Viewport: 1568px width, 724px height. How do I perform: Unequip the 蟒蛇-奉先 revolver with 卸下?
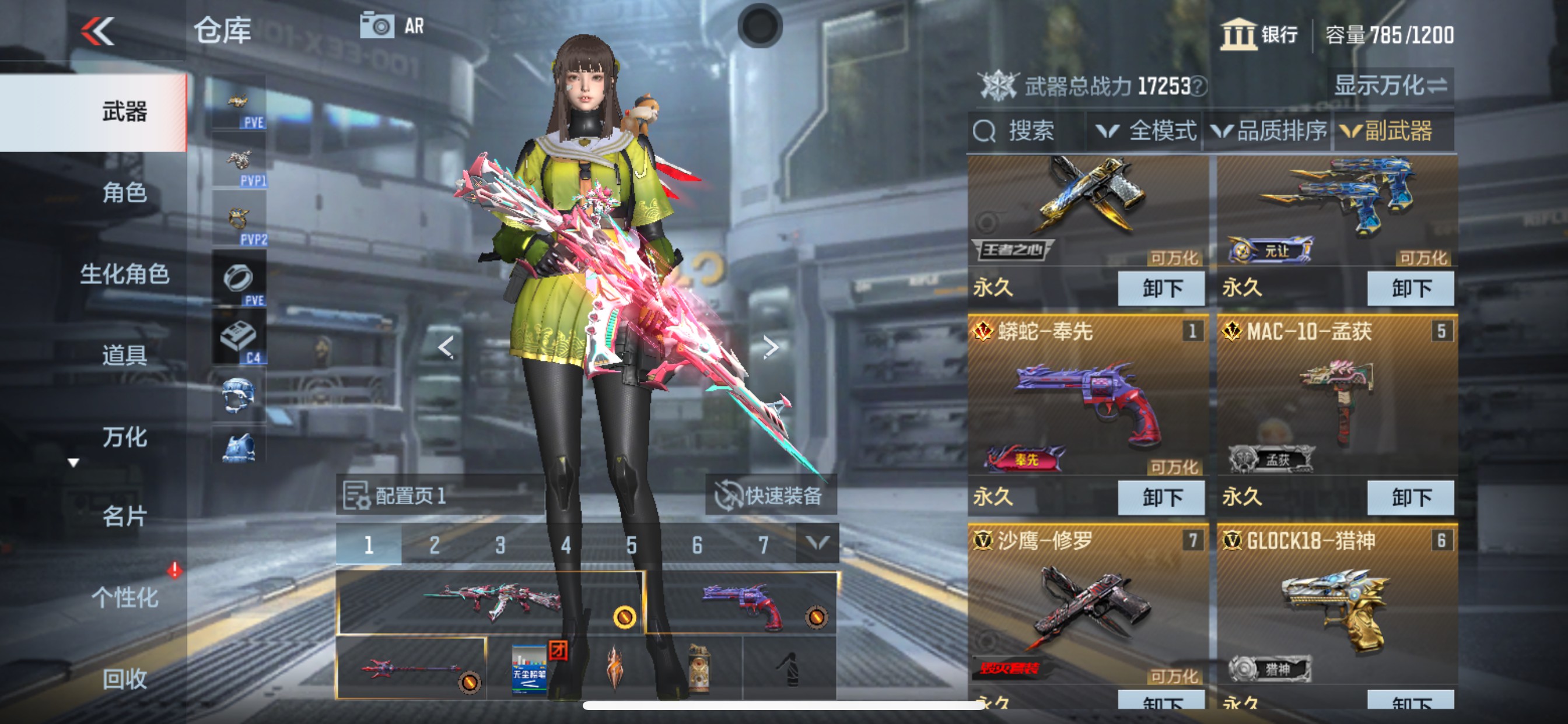[1161, 497]
